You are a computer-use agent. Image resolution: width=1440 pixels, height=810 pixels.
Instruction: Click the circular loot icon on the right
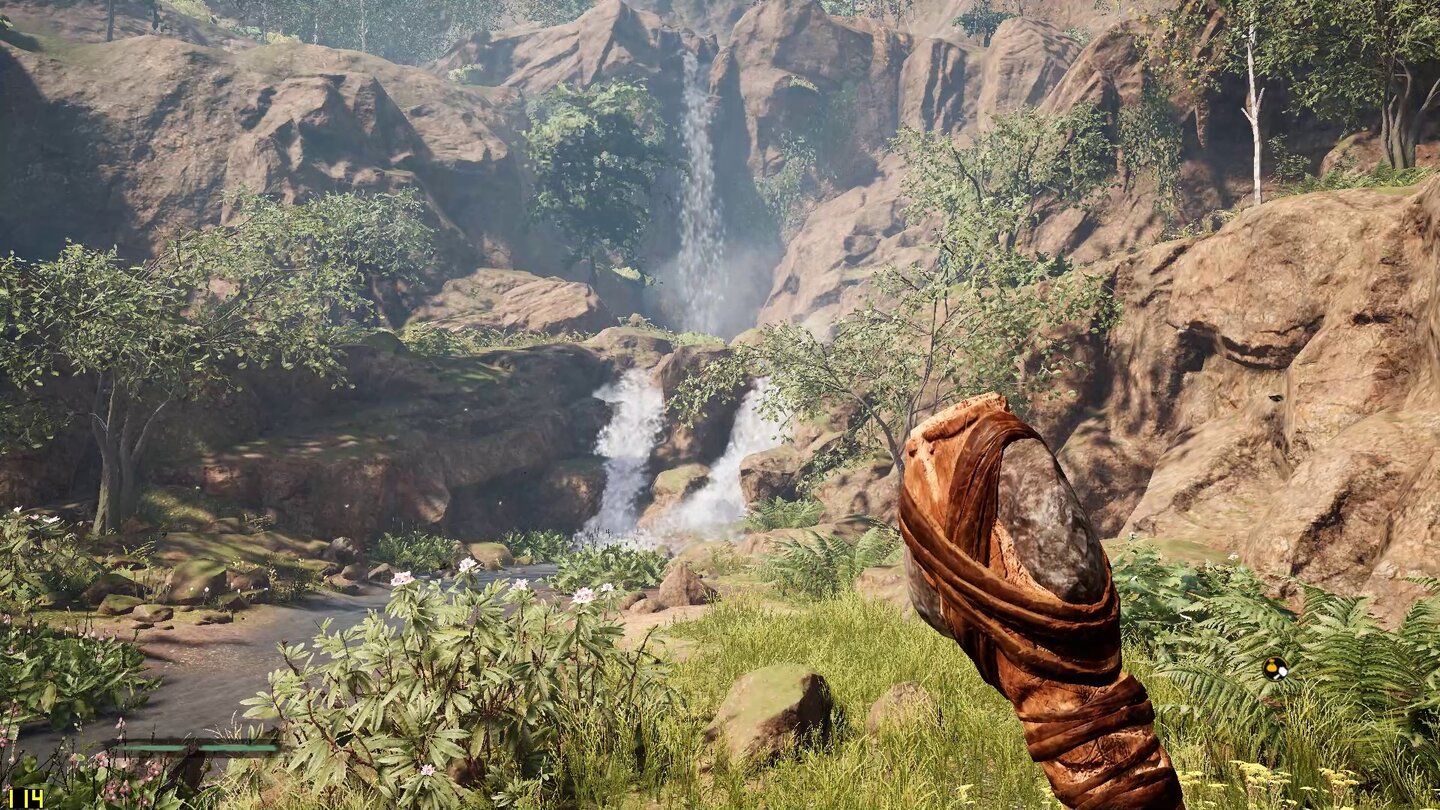pos(1275,668)
